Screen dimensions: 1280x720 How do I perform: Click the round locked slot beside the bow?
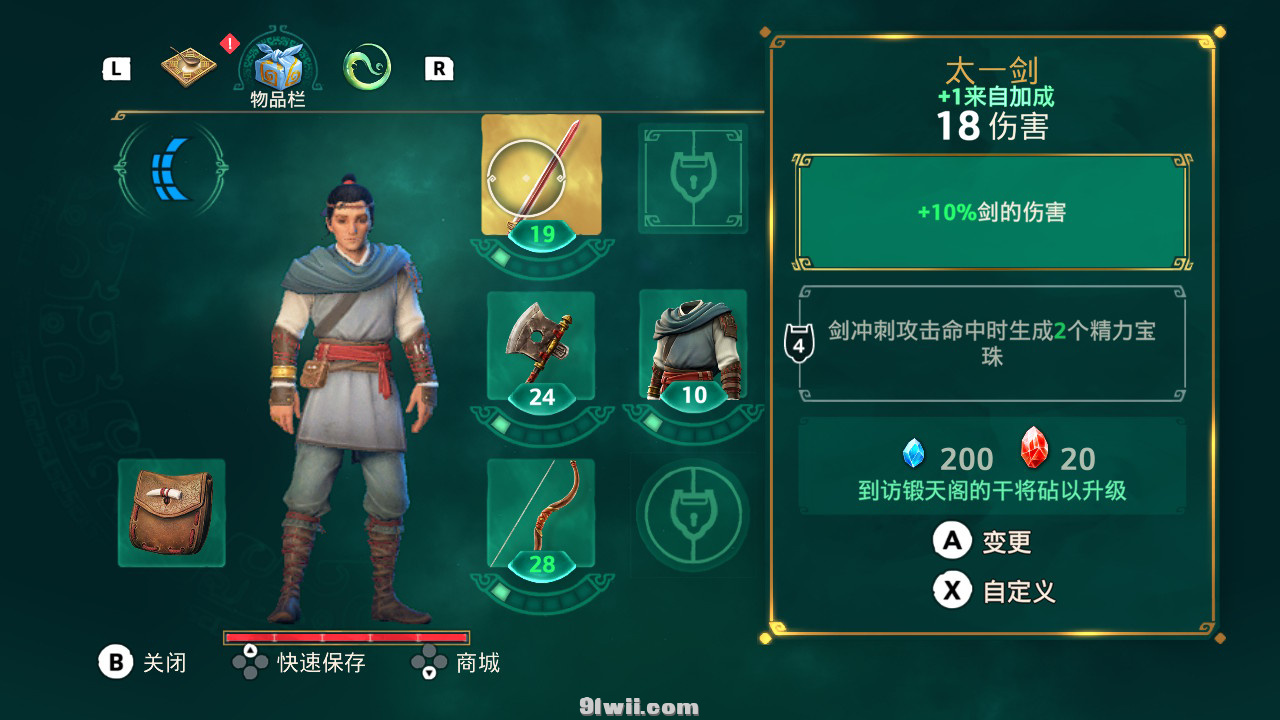(x=693, y=514)
